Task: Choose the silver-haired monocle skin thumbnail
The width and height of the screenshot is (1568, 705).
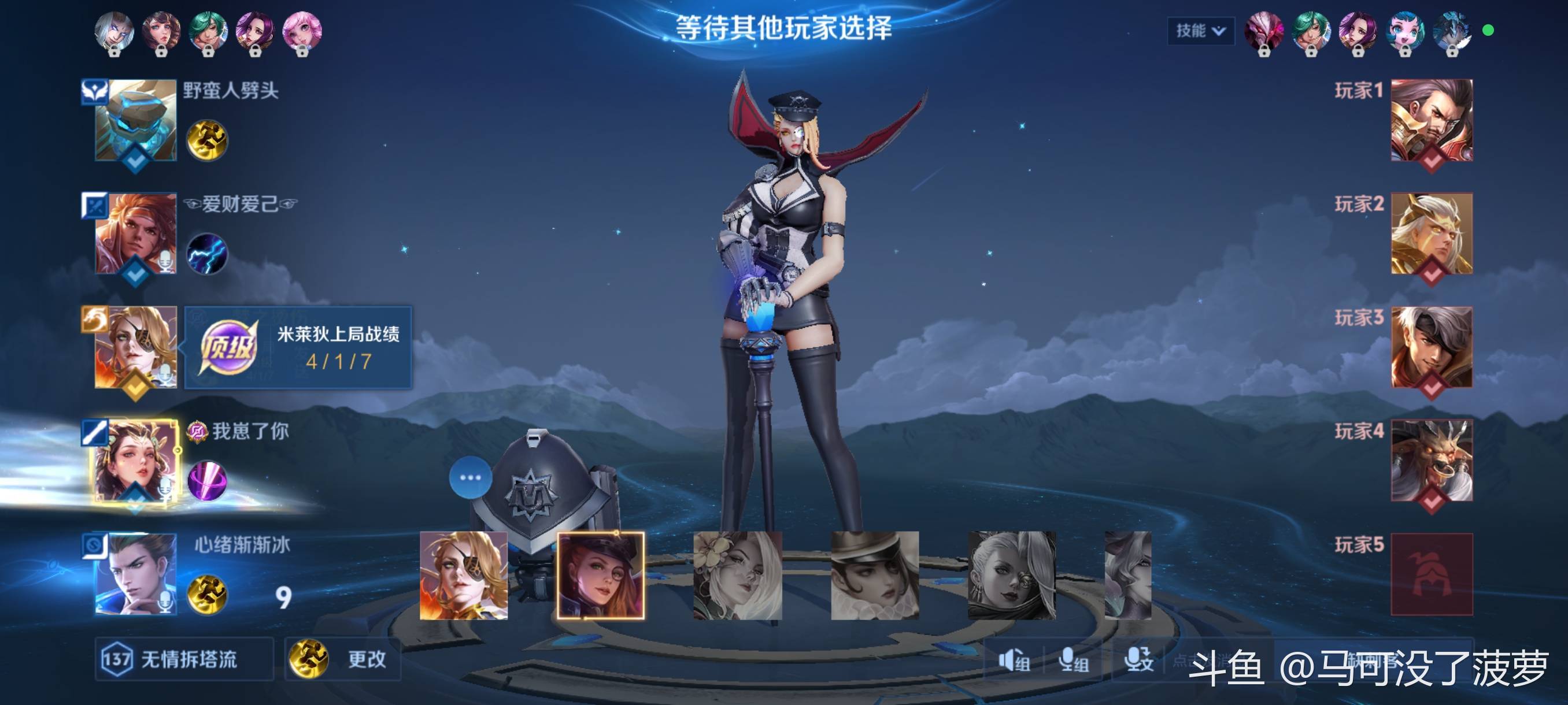Action: click(x=1012, y=576)
